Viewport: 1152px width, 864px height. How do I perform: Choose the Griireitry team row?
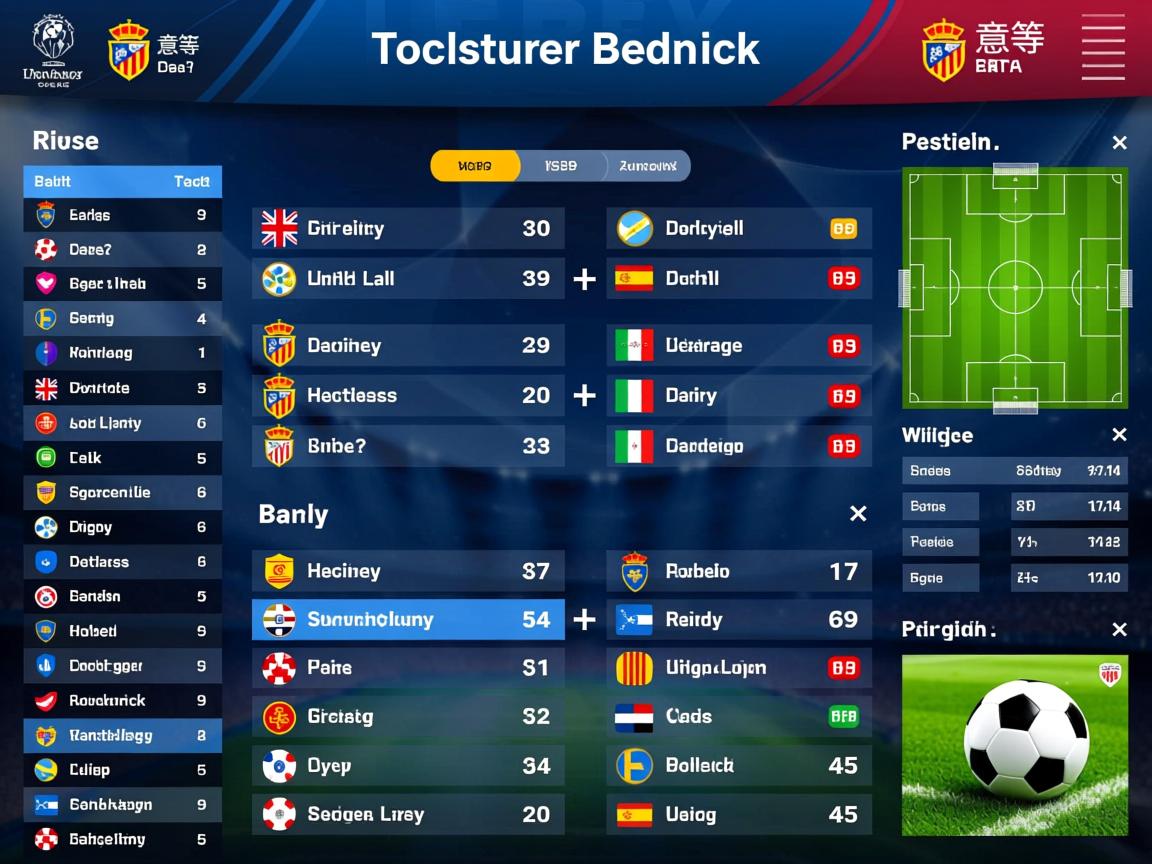coord(408,228)
